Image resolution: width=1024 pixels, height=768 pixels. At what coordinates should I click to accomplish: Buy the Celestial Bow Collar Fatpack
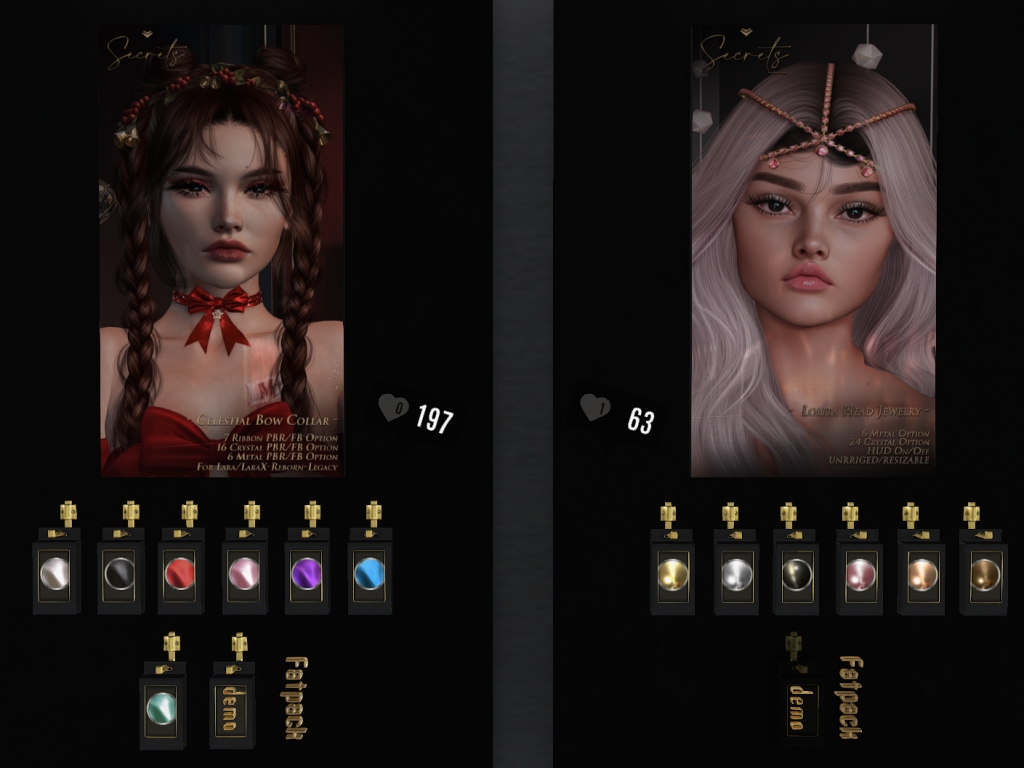[293, 697]
